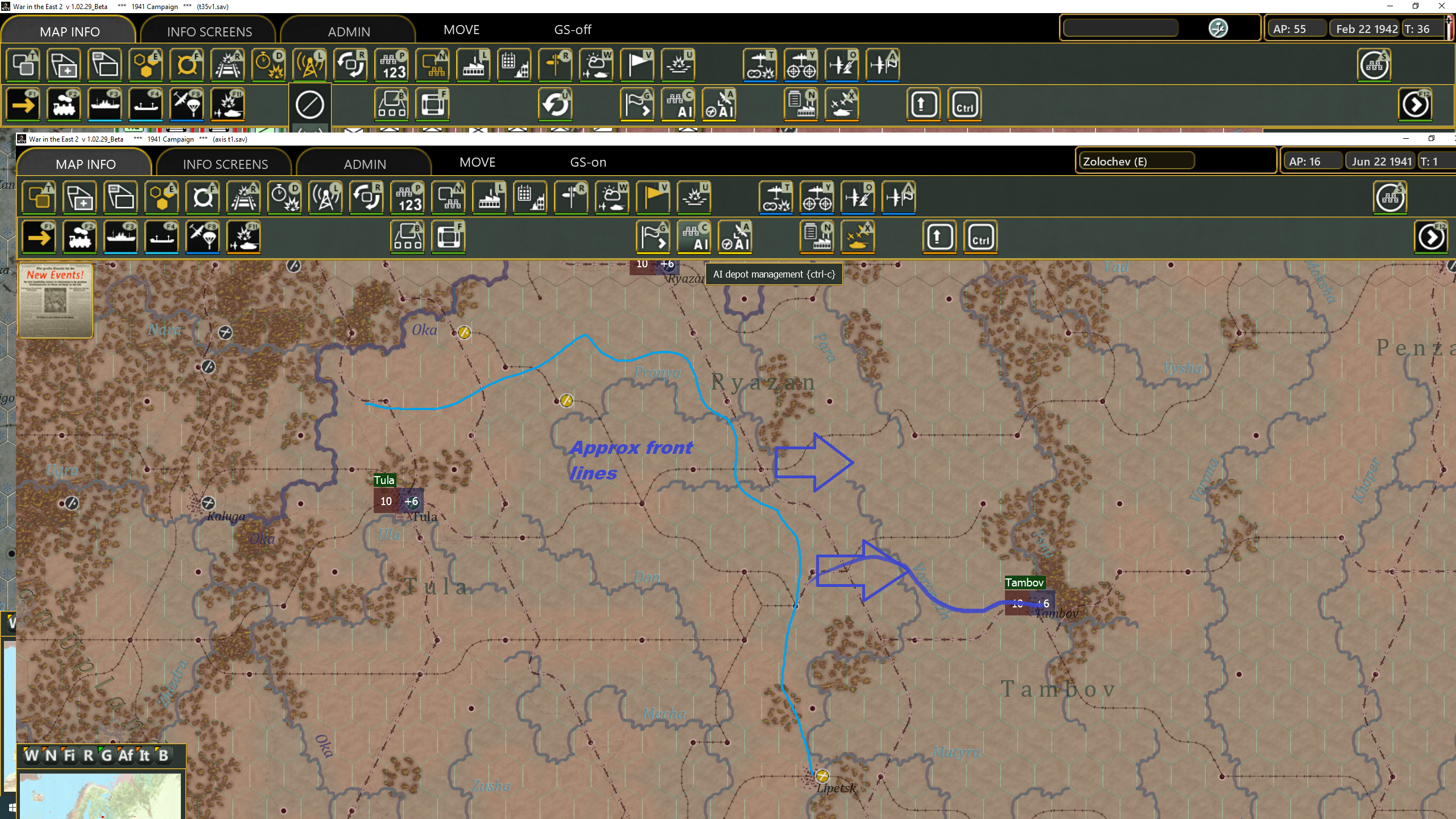1456x819 pixels.
Task: Show the weather overlay (W icon)
Action: click(611, 196)
